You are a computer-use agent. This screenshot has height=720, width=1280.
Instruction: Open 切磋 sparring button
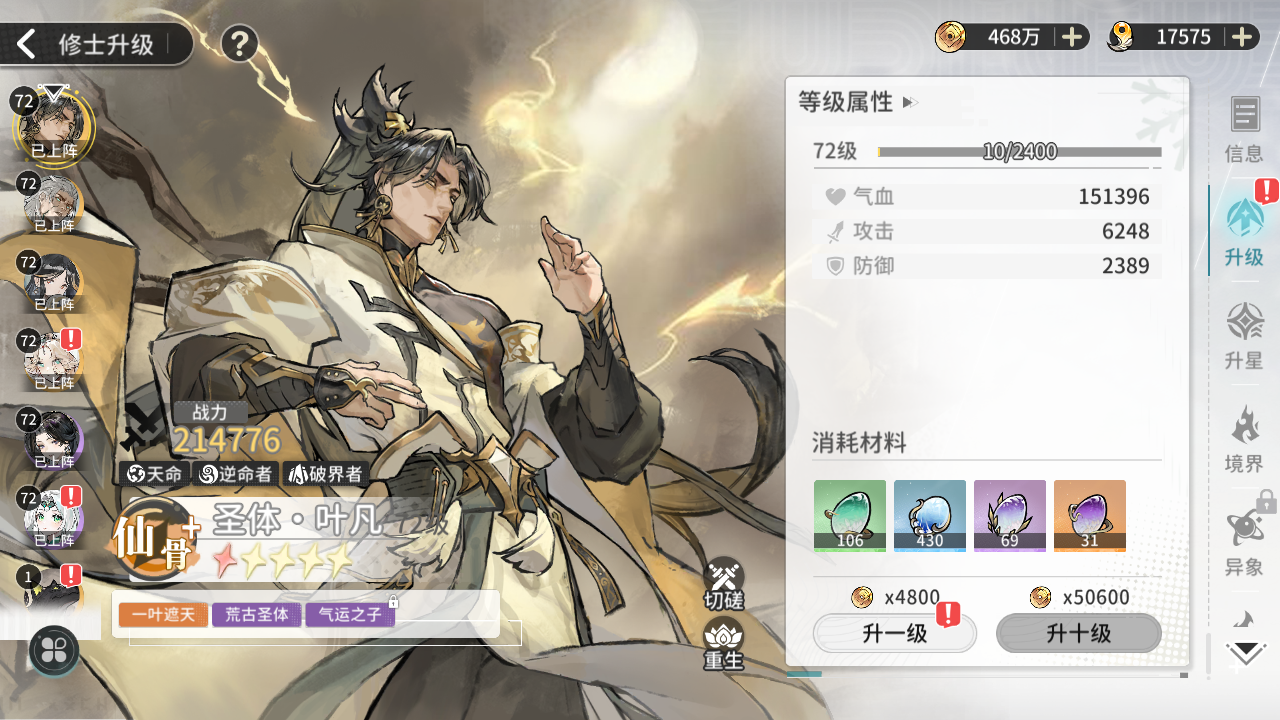(723, 584)
